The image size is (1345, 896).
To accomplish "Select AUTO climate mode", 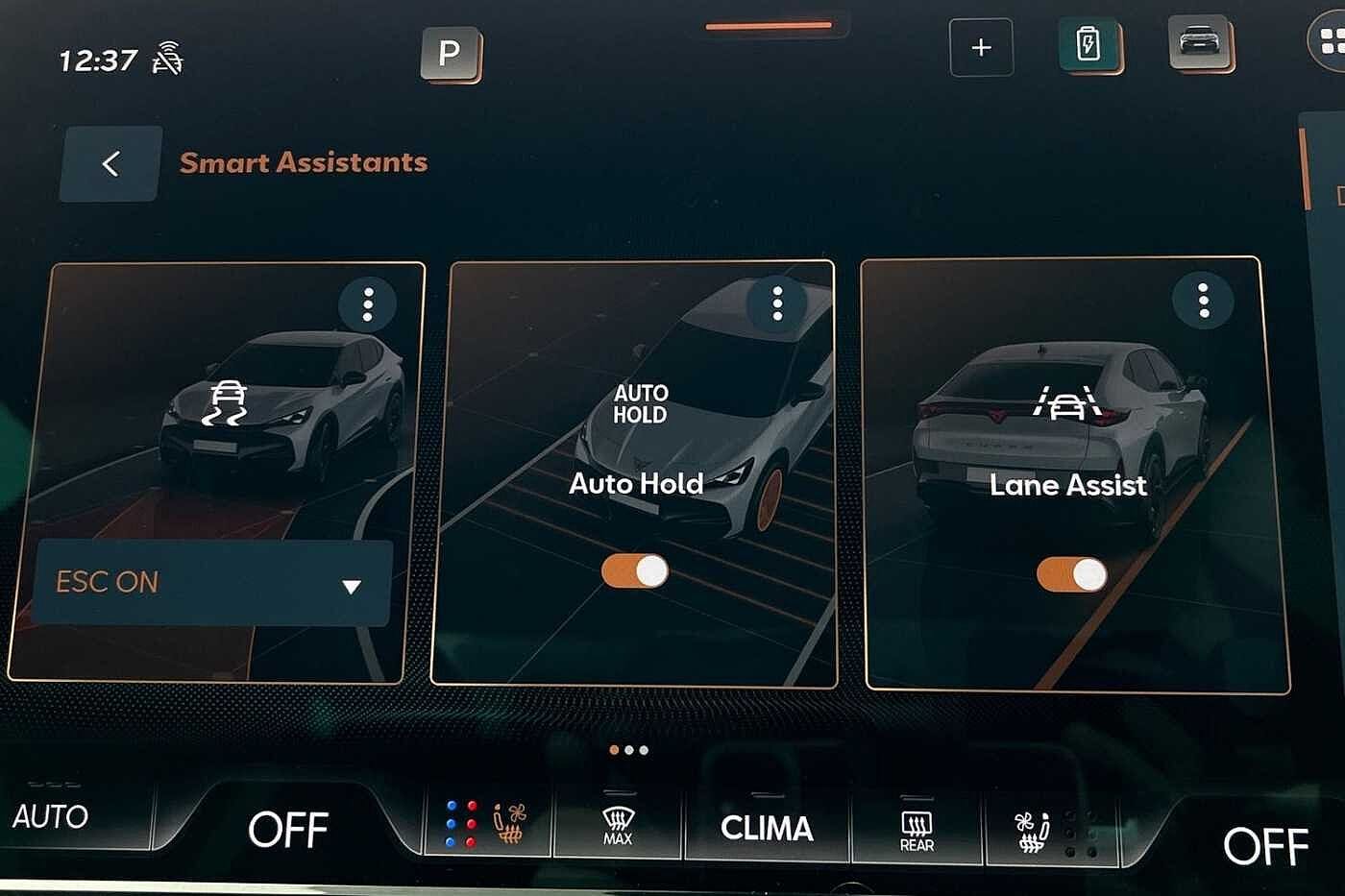I will pos(50,817).
